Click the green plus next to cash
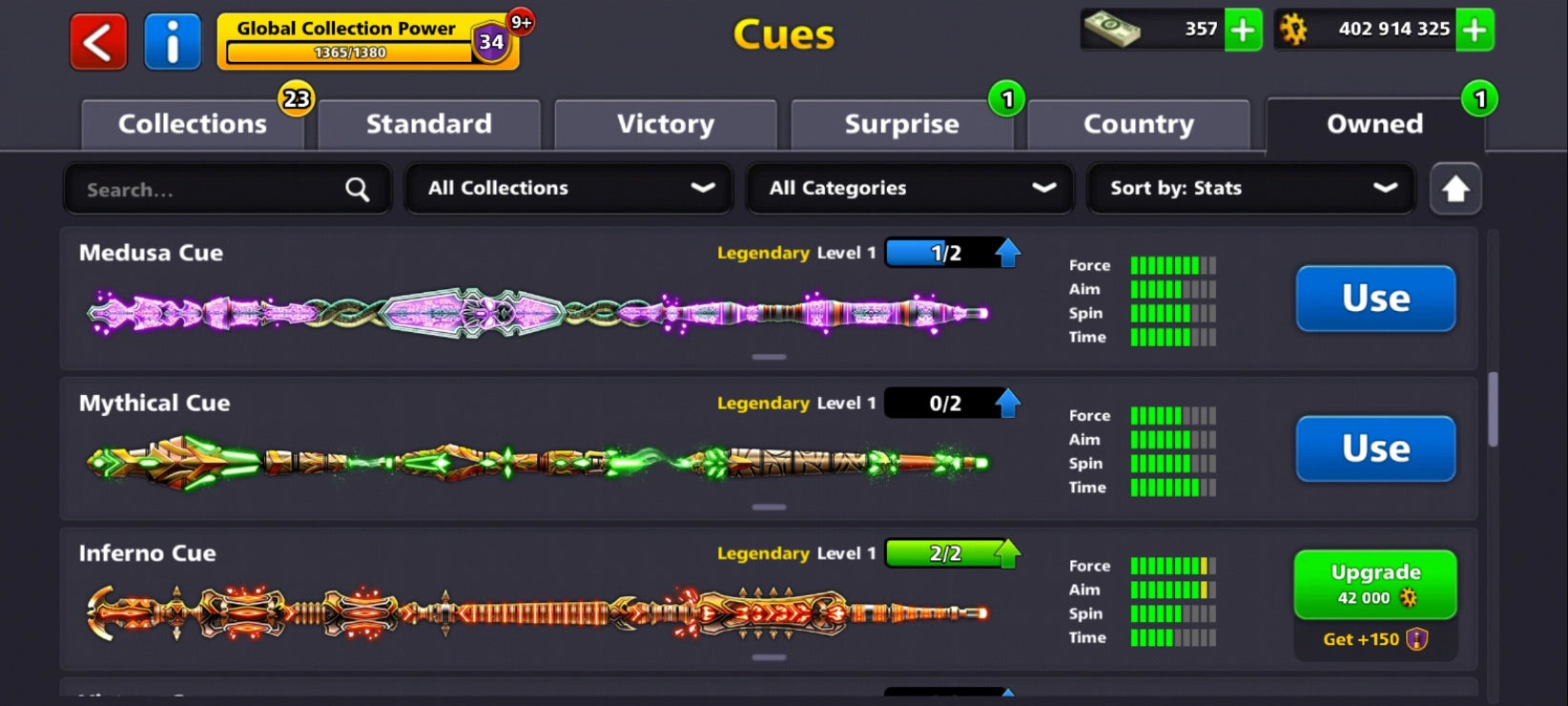The width and height of the screenshot is (1568, 706). click(x=1242, y=31)
